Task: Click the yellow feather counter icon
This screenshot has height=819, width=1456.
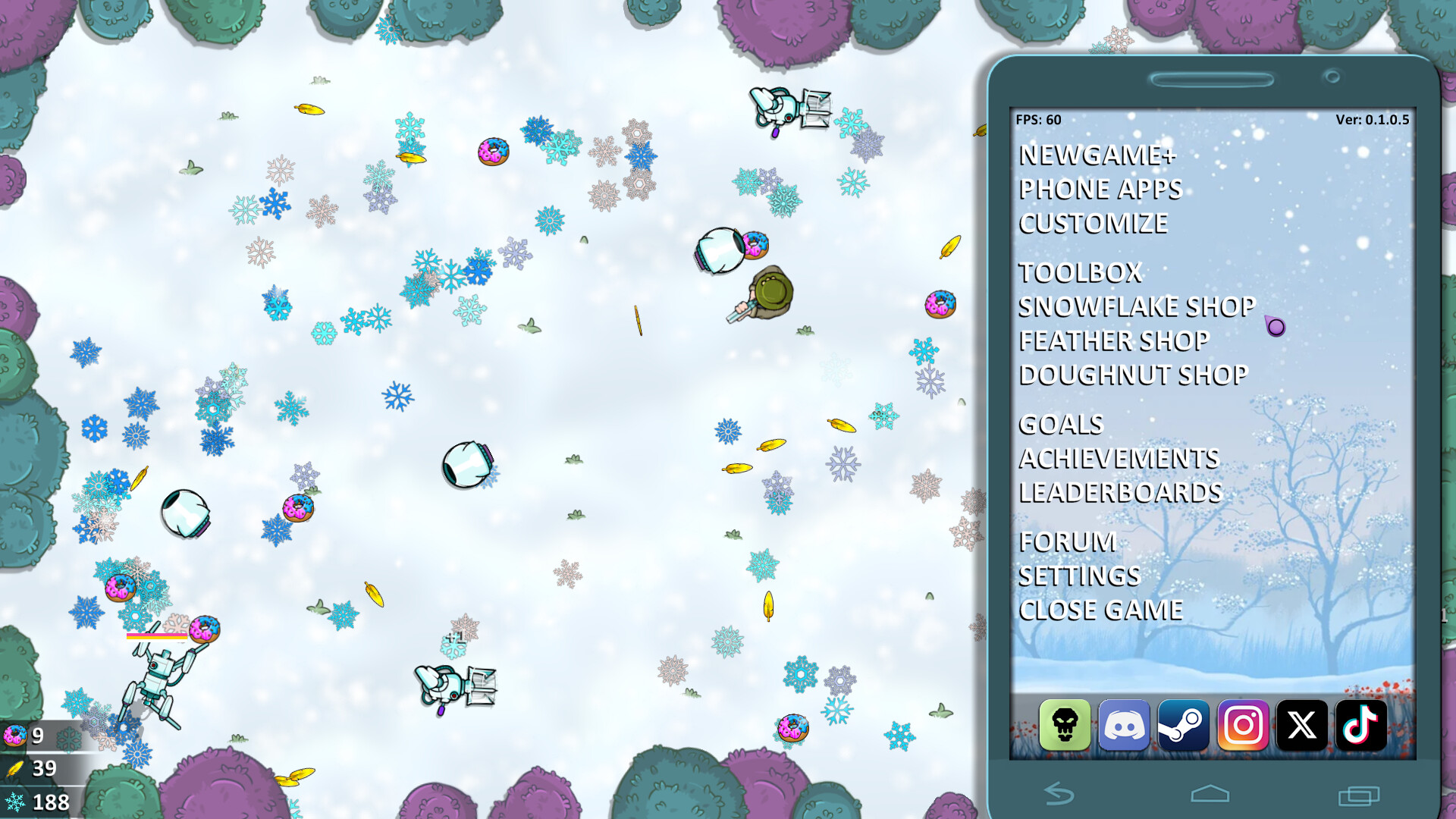Action: tap(14, 768)
